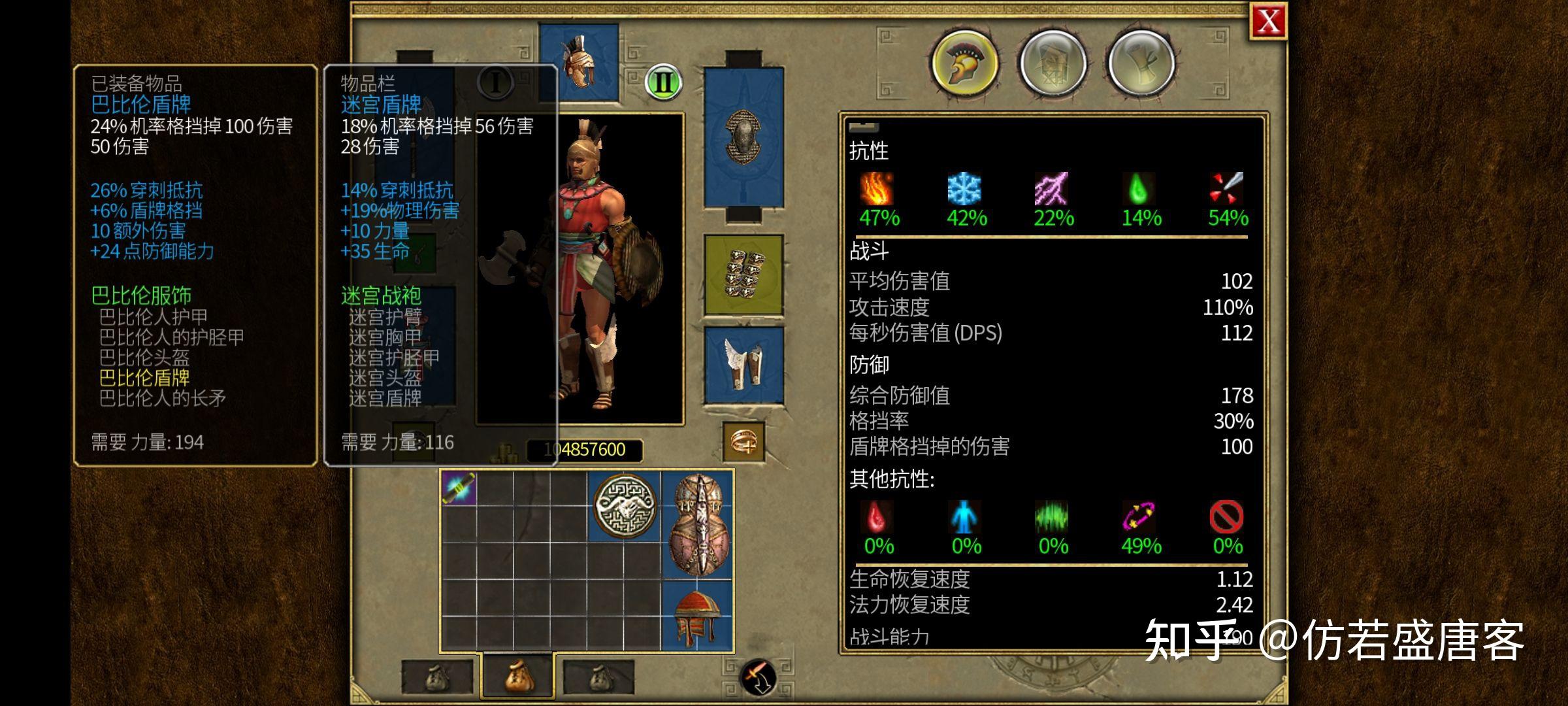Close the inventory window

[1268, 22]
